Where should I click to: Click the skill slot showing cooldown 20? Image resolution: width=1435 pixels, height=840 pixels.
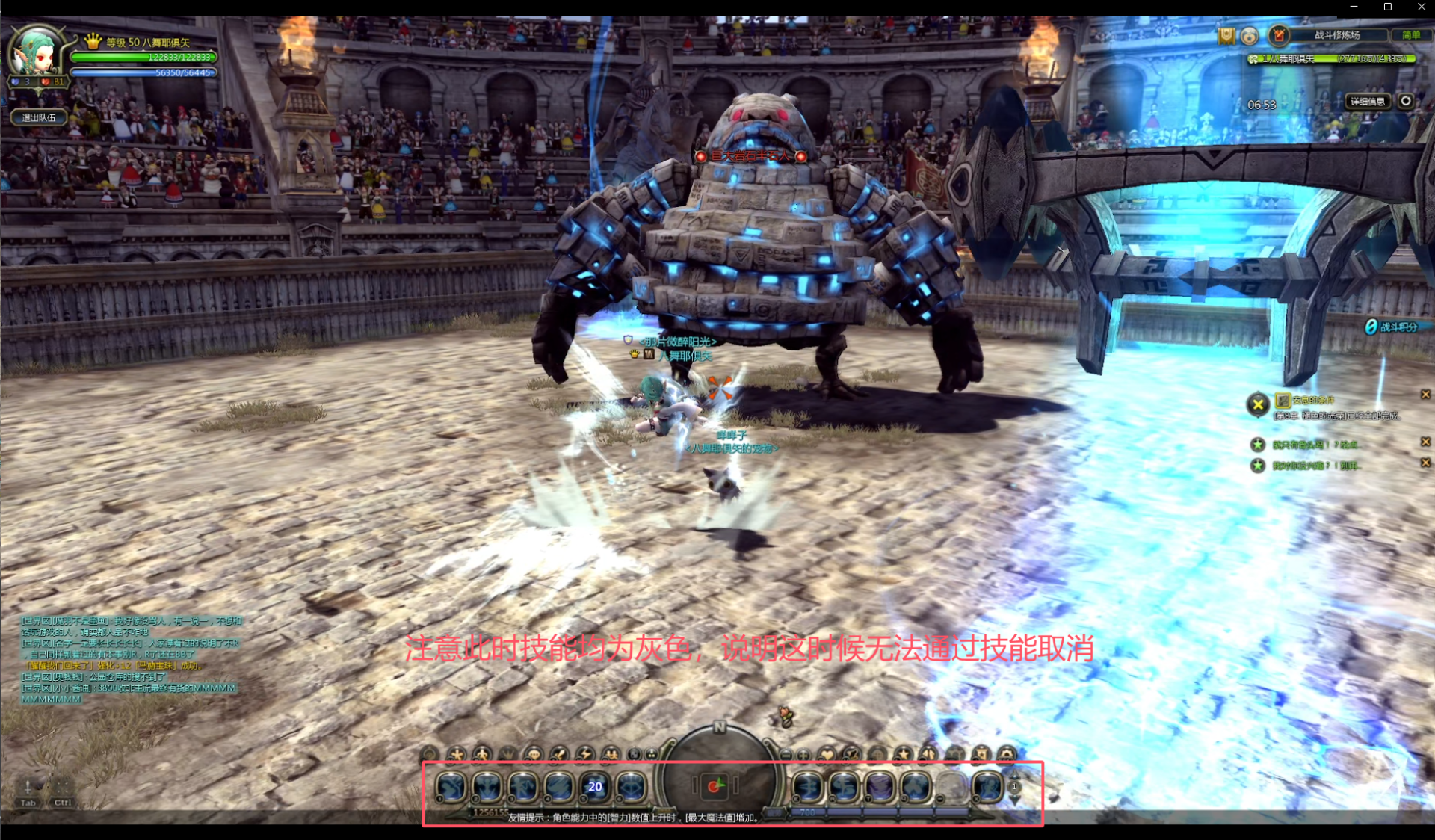tap(595, 786)
